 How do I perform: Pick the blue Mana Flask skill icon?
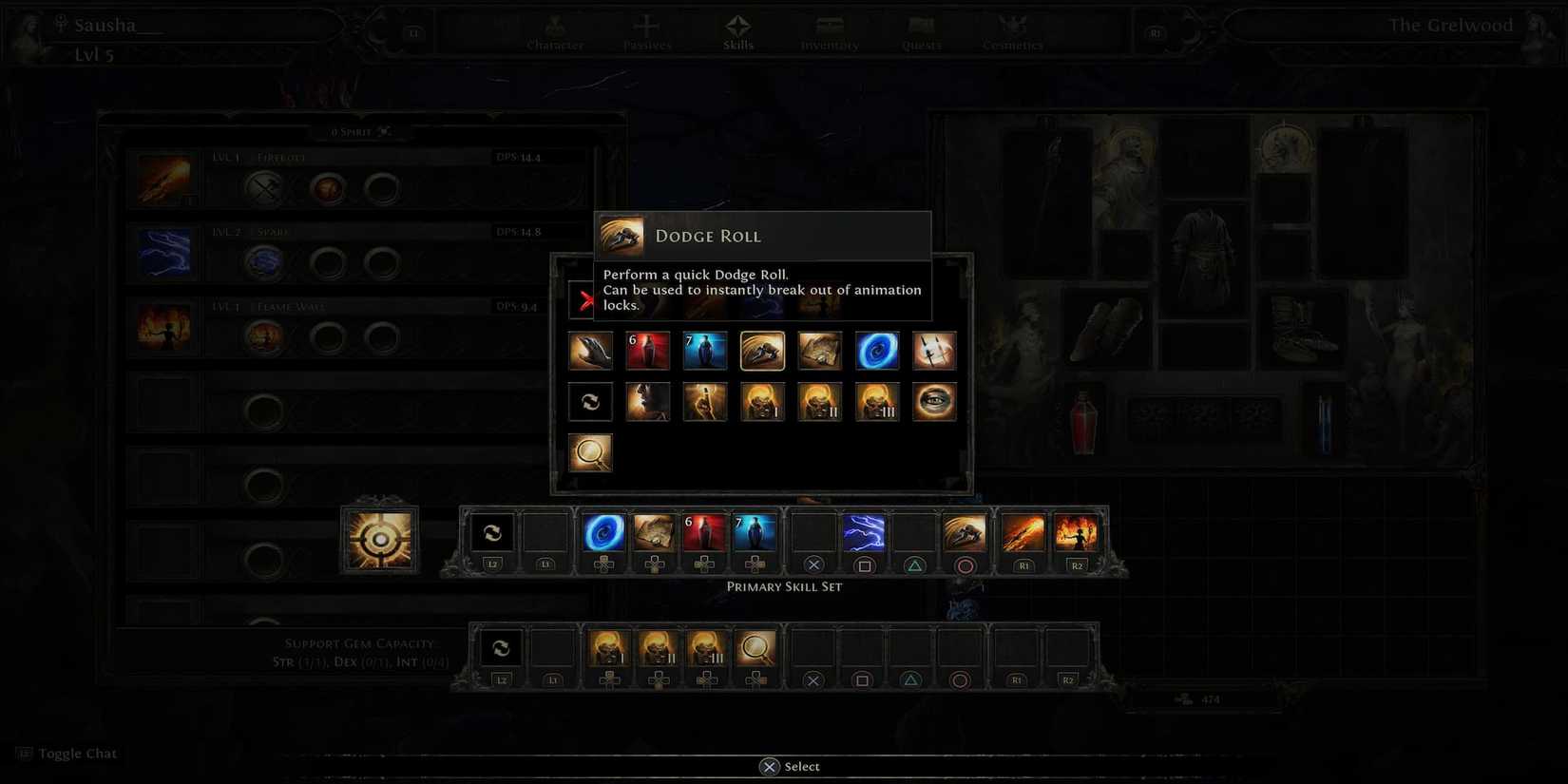[705, 351]
